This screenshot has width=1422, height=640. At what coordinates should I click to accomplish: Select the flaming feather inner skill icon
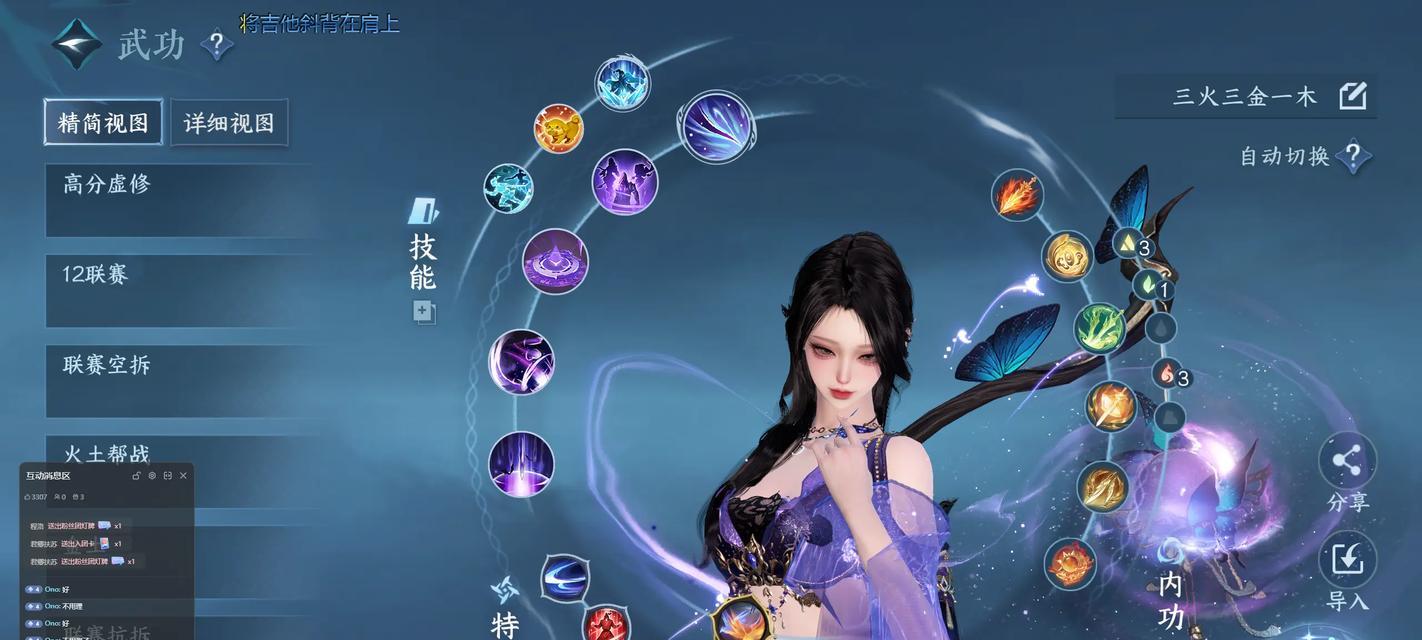click(x=1017, y=195)
